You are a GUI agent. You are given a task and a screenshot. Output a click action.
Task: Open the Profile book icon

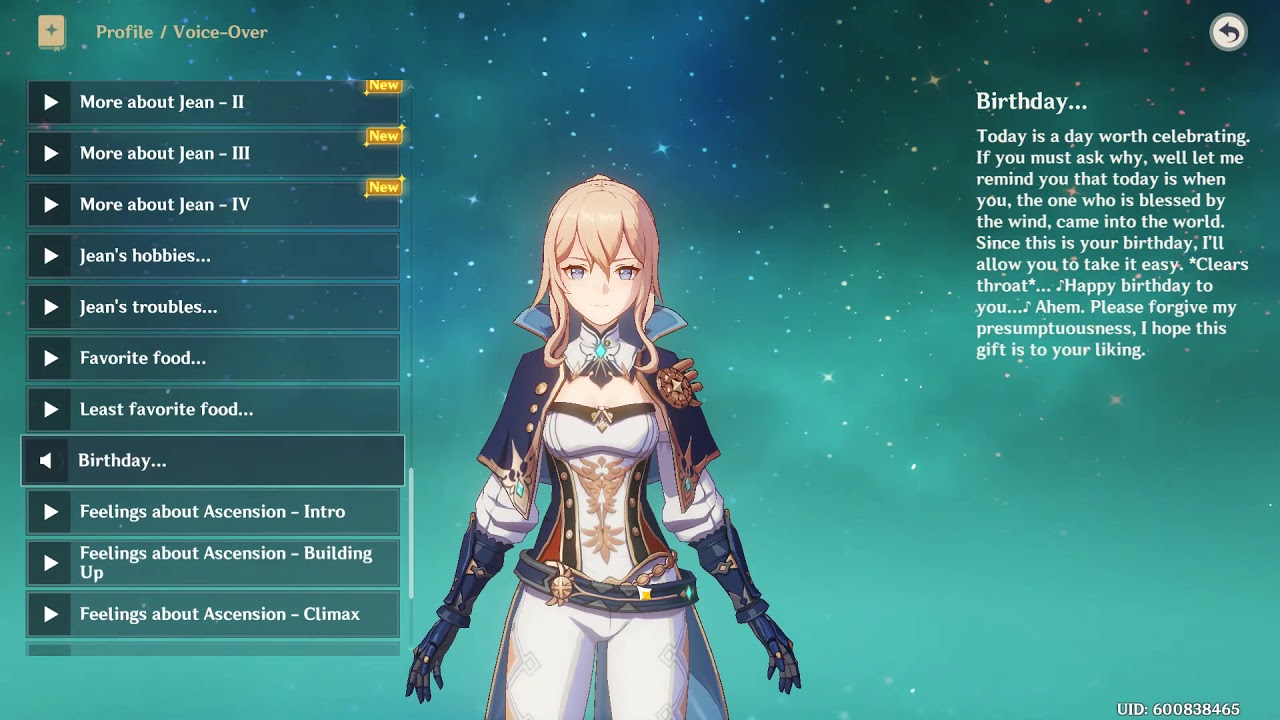point(51,32)
